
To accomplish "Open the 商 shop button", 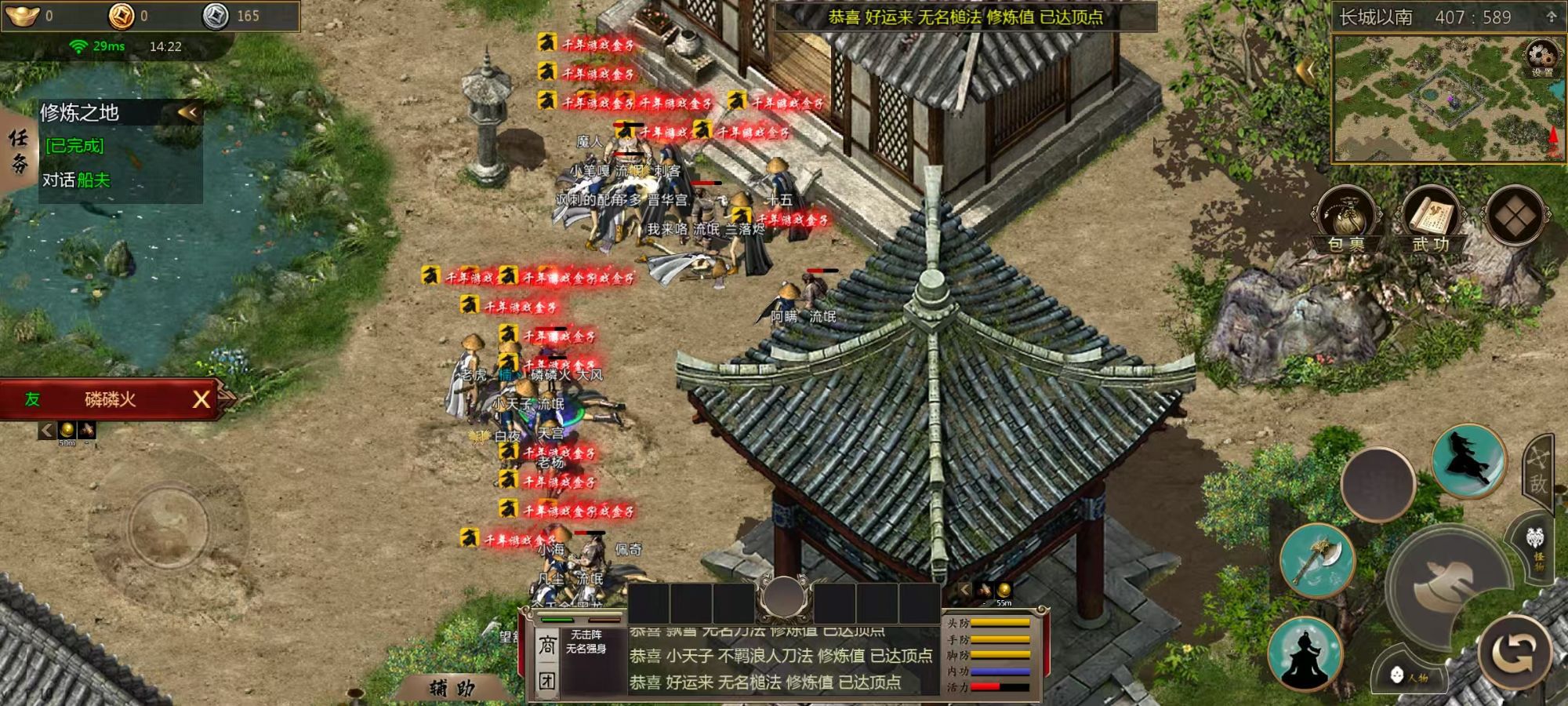I will [546, 646].
